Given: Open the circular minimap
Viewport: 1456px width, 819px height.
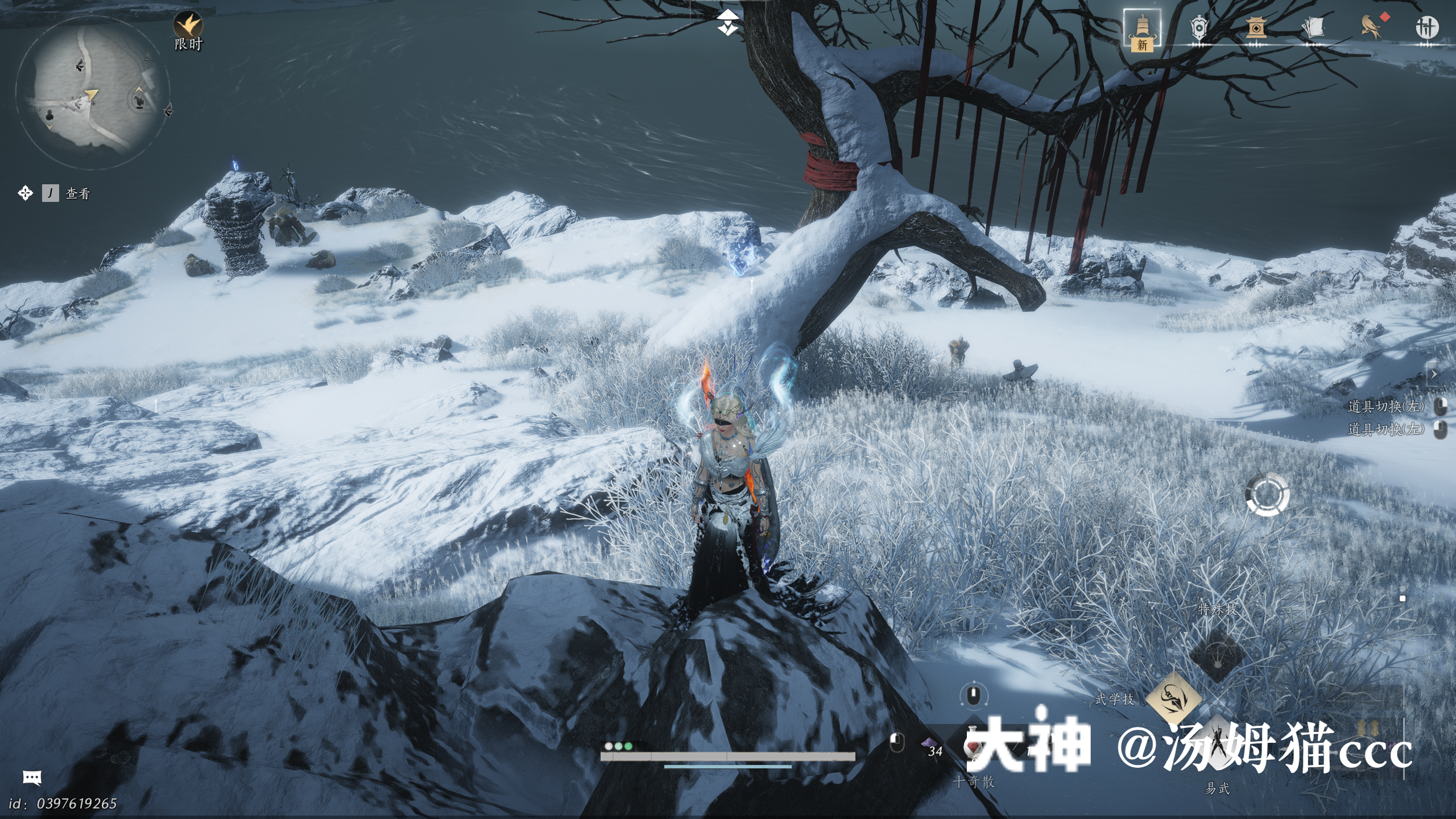Looking at the screenshot, I should click(x=92, y=93).
